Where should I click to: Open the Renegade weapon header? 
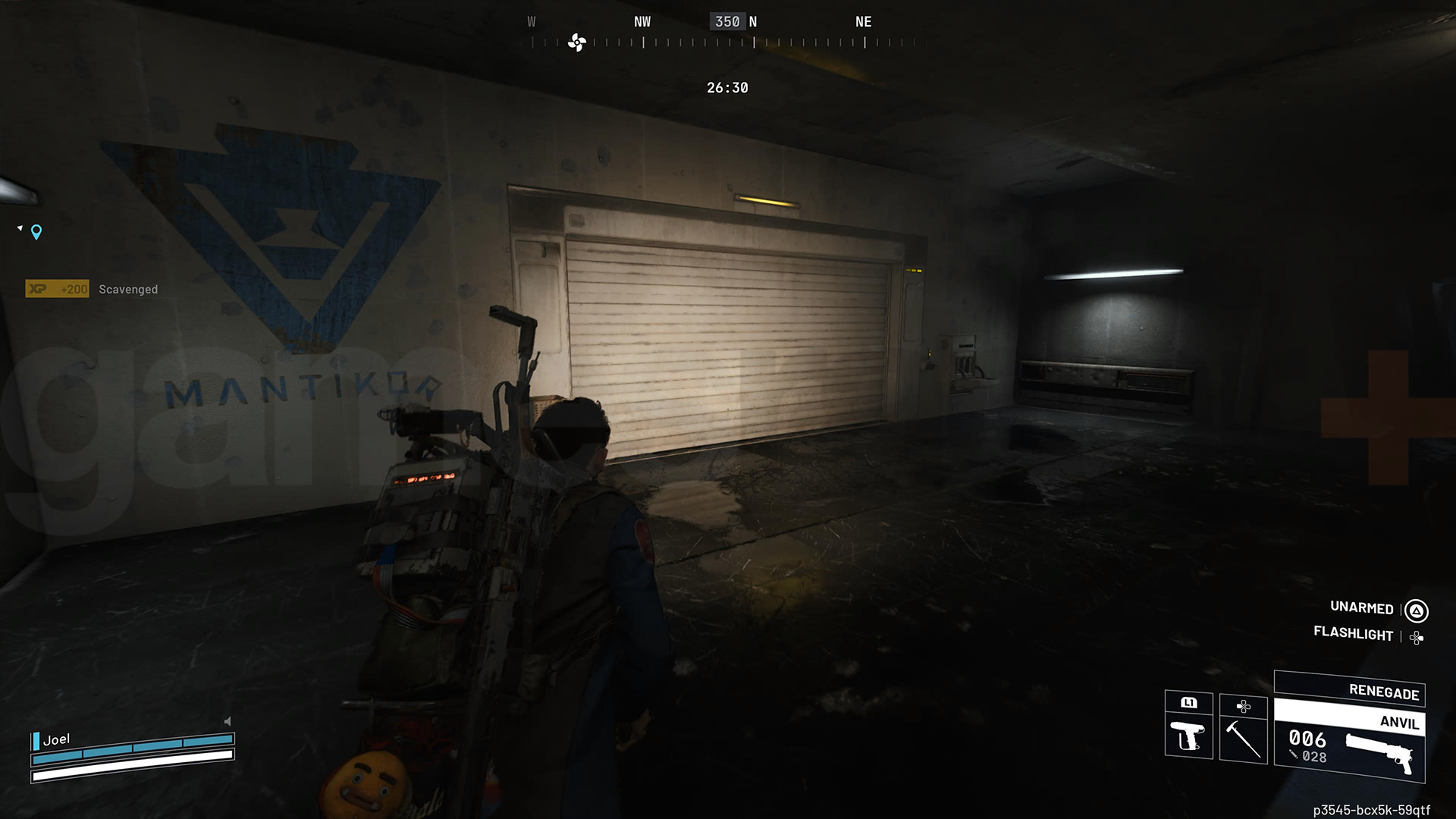click(1383, 692)
